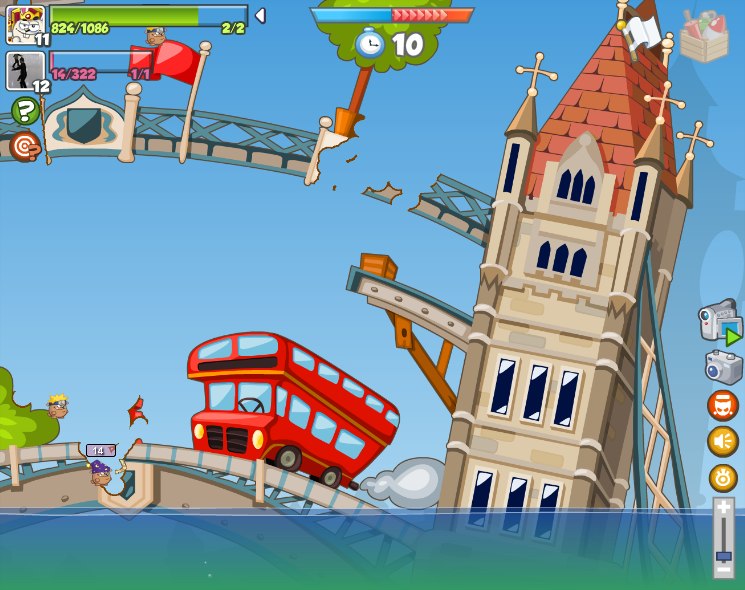Take a screenshot with the camera icon

[723, 367]
